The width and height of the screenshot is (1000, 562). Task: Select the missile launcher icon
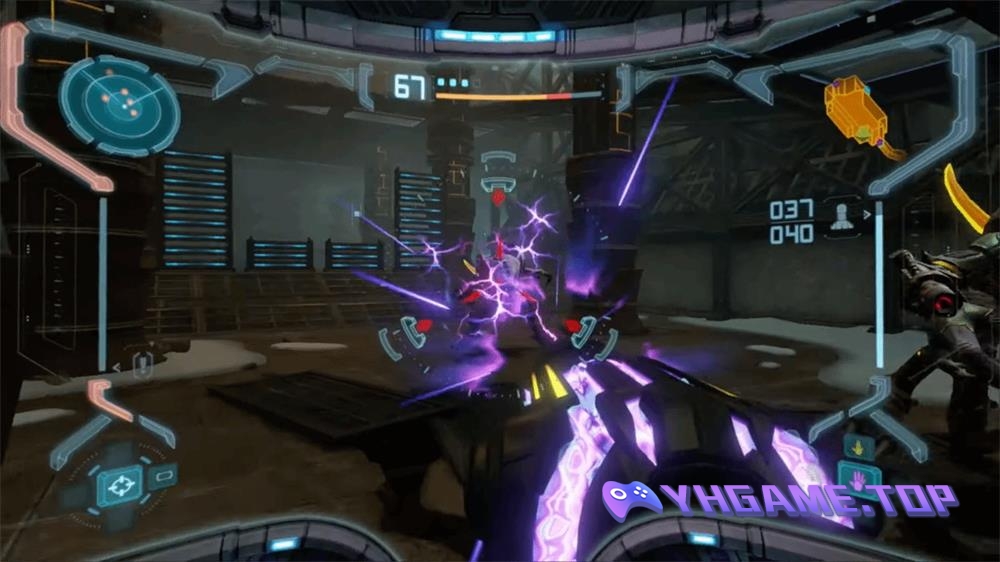coord(842,217)
